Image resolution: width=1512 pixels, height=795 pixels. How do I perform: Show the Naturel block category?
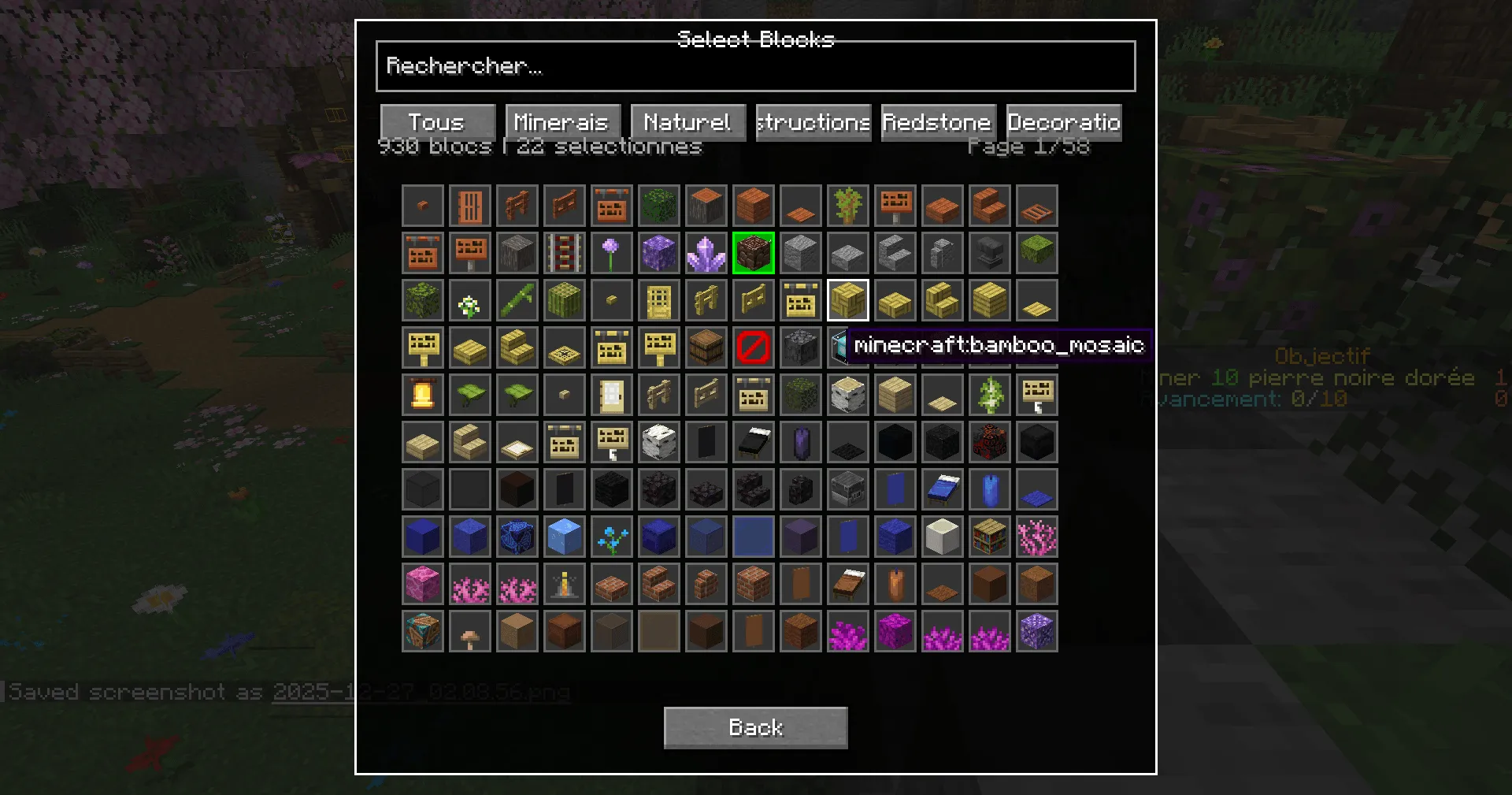point(687,122)
